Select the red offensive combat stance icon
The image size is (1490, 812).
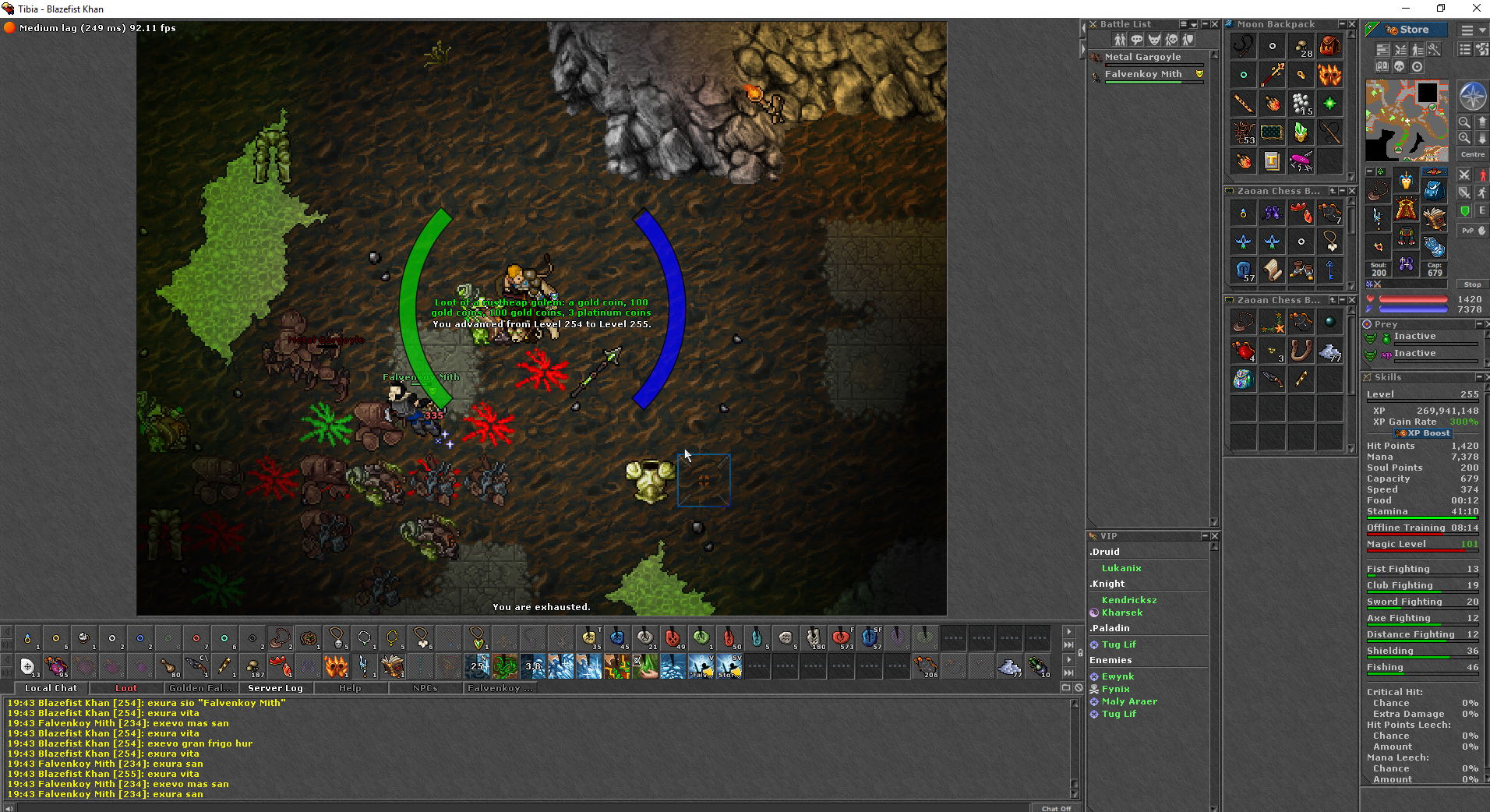1483,175
